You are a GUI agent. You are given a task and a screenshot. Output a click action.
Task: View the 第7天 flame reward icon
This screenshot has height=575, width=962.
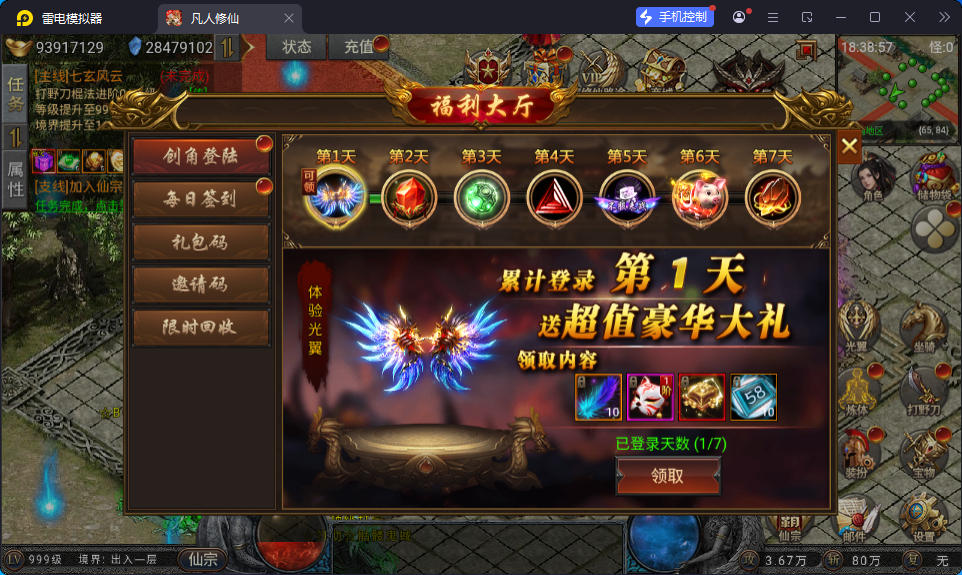(772, 196)
